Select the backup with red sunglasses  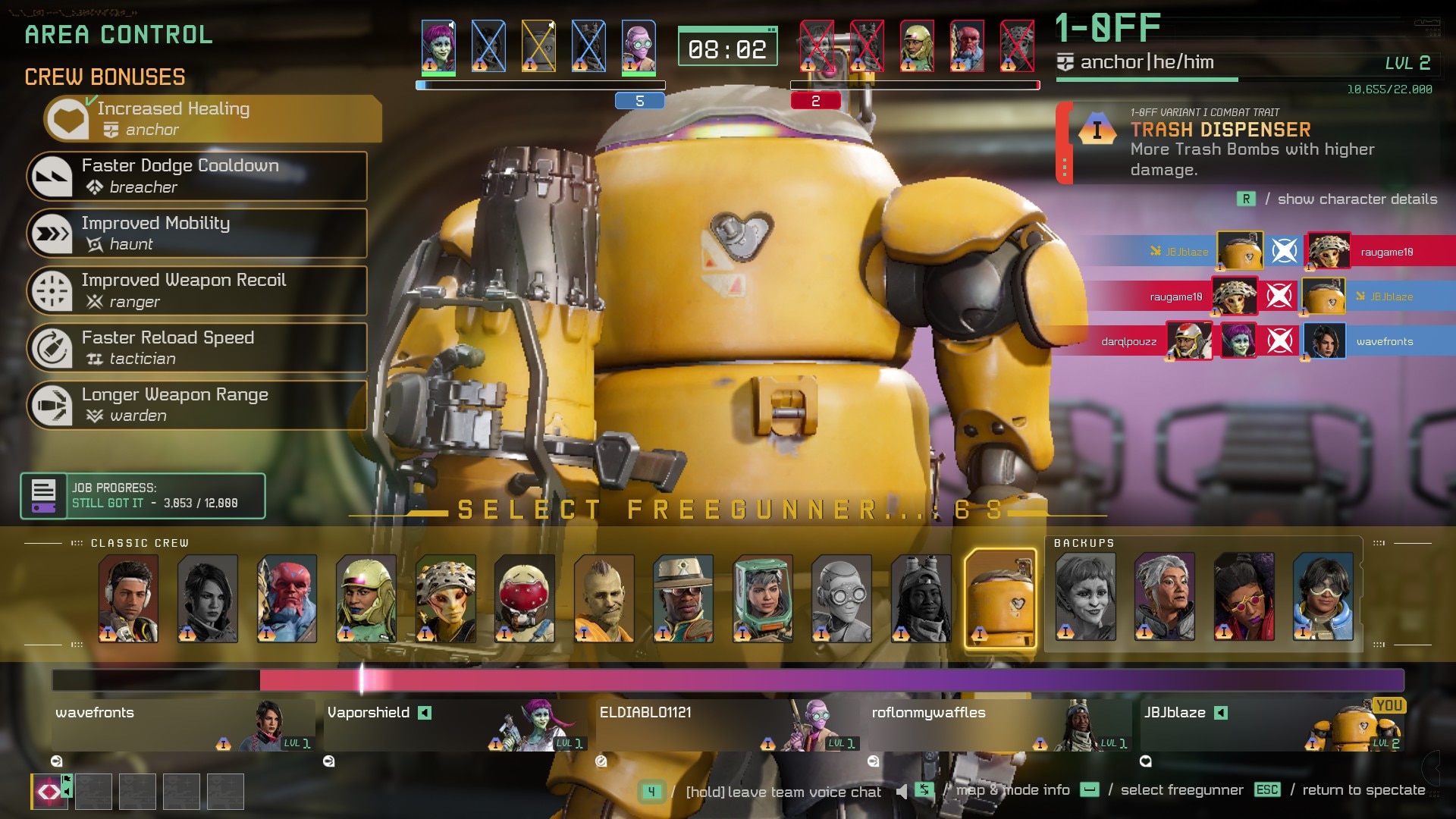pyautogui.click(x=1244, y=597)
